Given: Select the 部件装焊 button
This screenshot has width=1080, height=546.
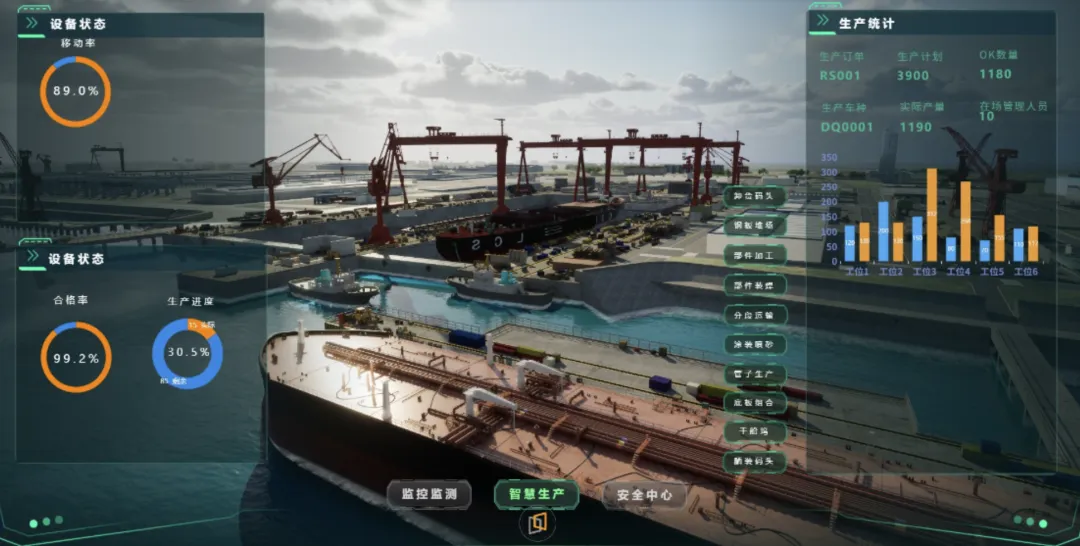Looking at the screenshot, I should click(754, 285).
